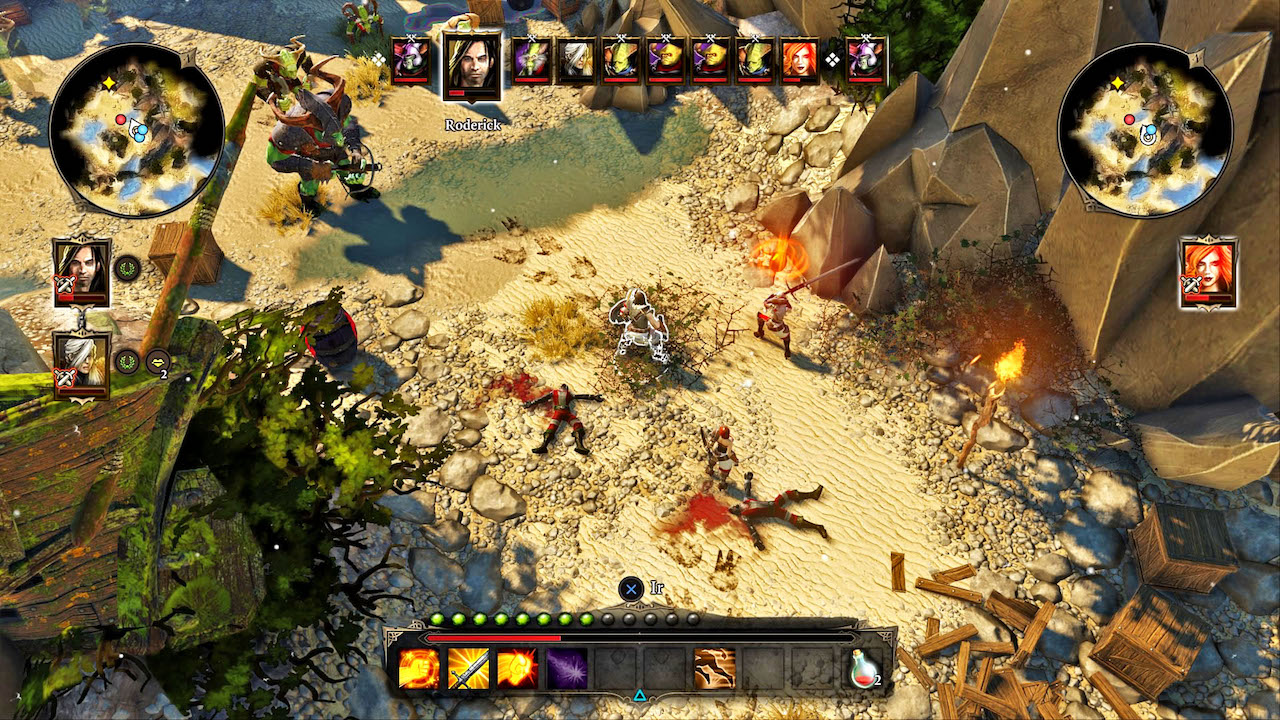Image resolution: width=1280 pixels, height=720 pixels.
Task: Select the long-haired man's party portrait
Action: tap(81, 270)
